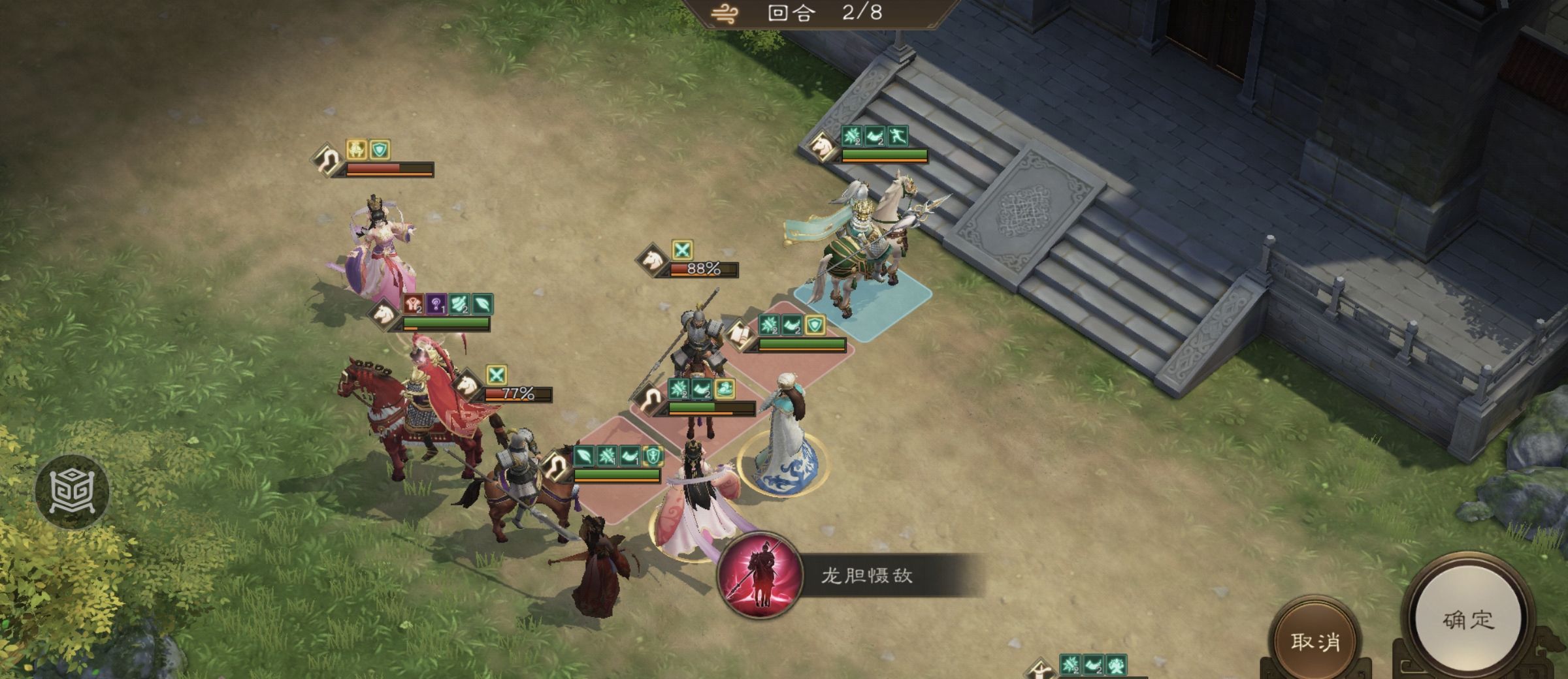
Task: Click the green shield buff on the spearman's bar
Action: 815,324
